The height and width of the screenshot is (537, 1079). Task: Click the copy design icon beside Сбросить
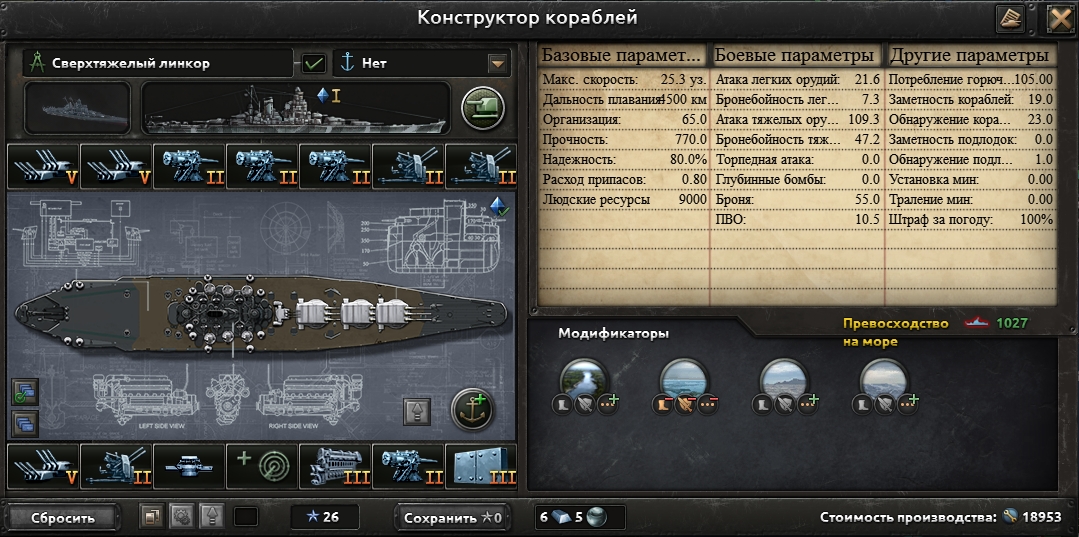pyautogui.click(x=150, y=518)
